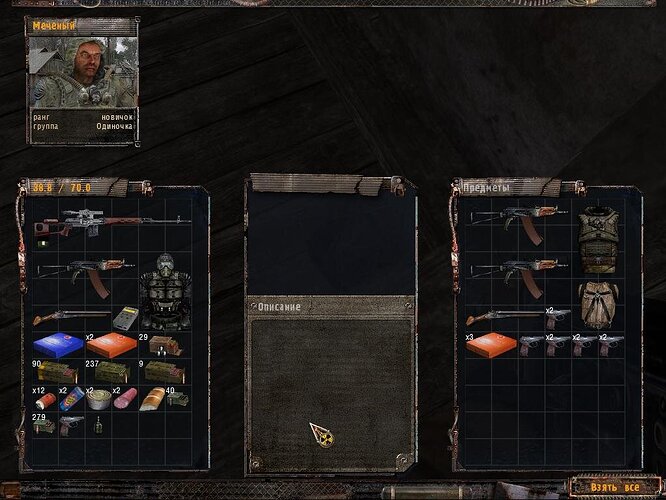Image resolution: width=666 pixels, height=500 pixels.
Task: Select the scoped sniper rifle in your inventory
Action: tap(110, 221)
